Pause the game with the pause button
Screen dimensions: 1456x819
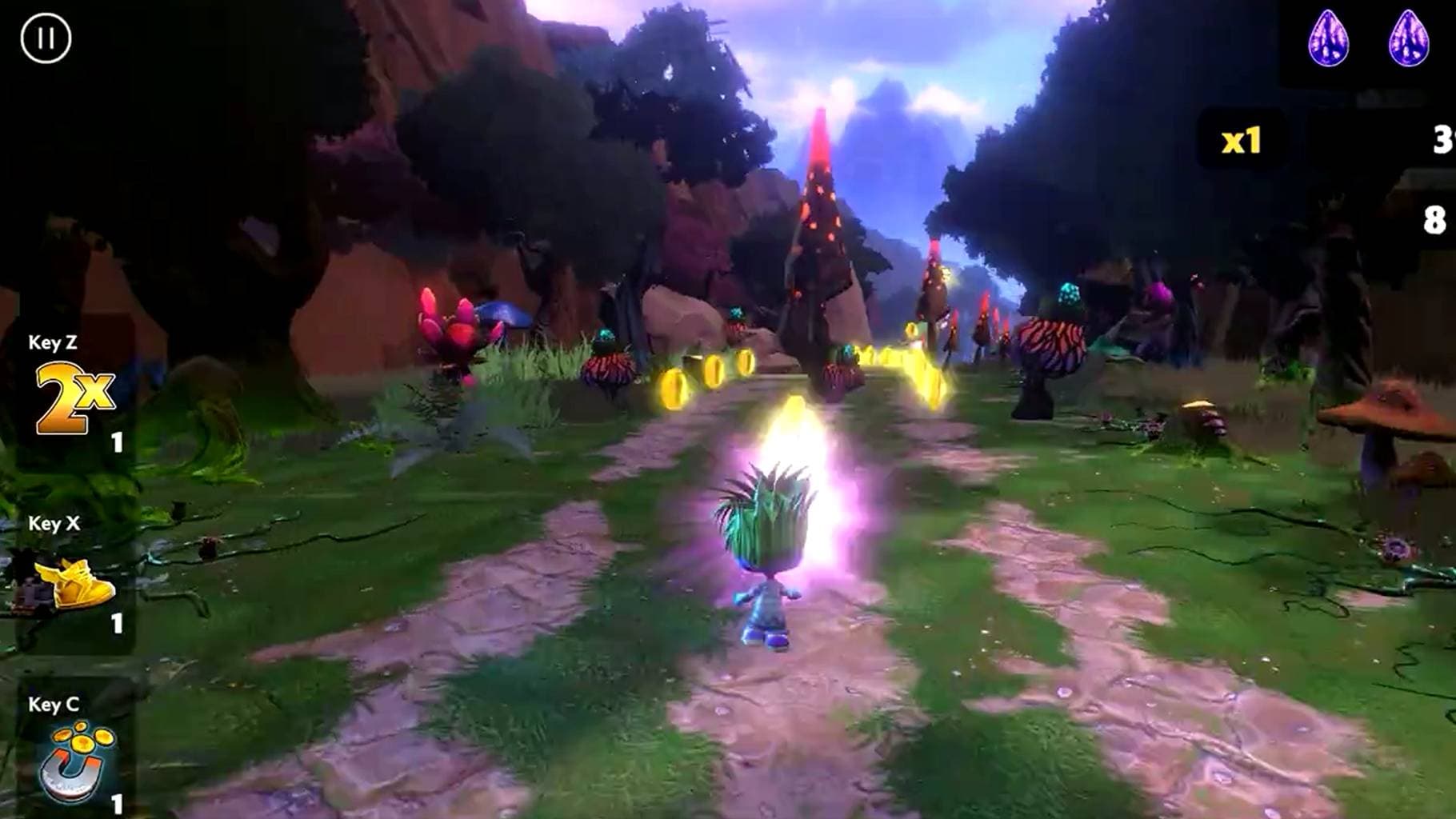pos(46,38)
